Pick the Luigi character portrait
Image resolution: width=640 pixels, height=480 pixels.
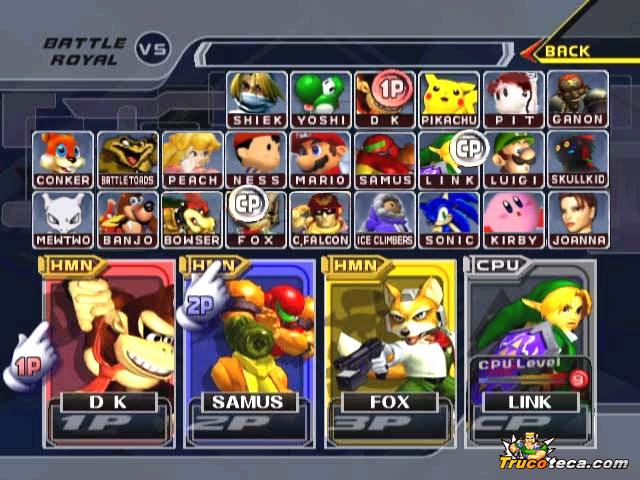513,158
